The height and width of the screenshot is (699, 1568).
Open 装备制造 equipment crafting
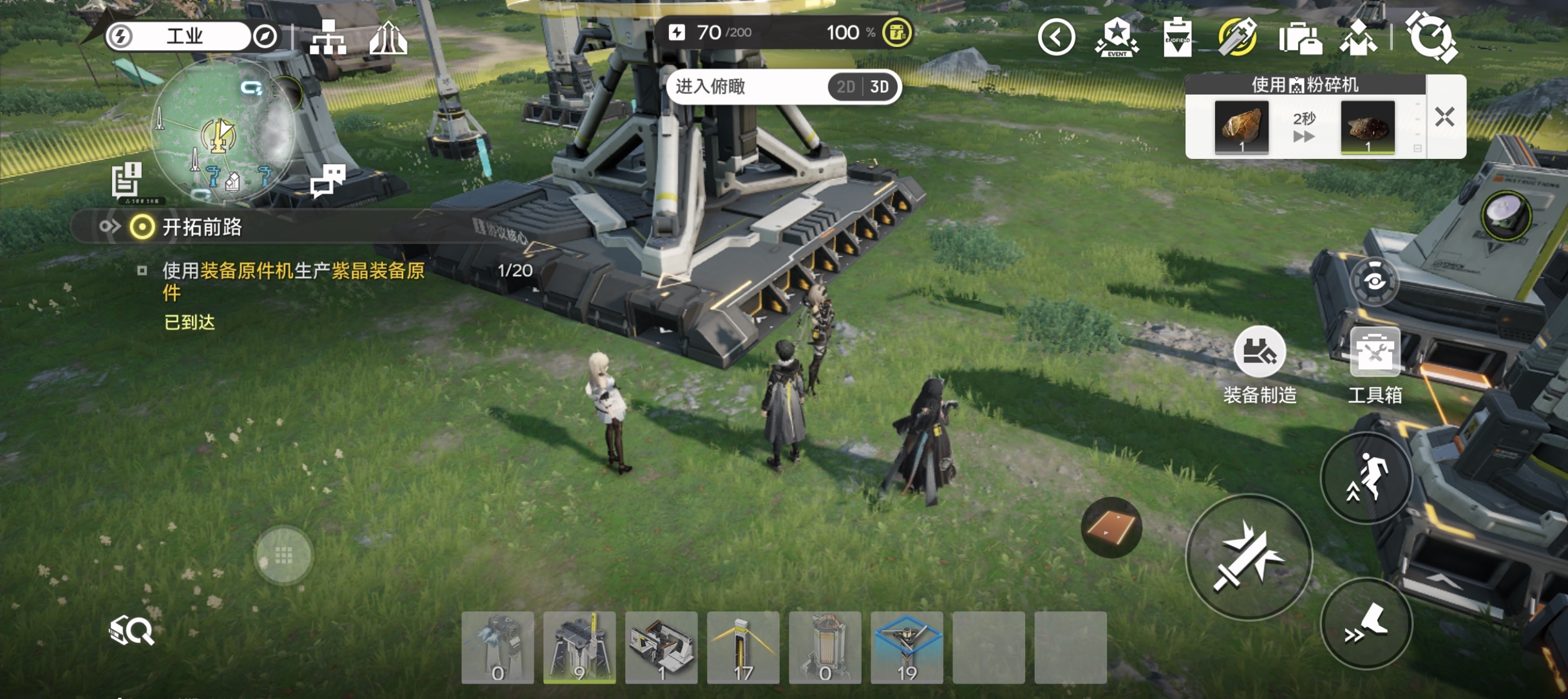click(x=1259, y=352)
